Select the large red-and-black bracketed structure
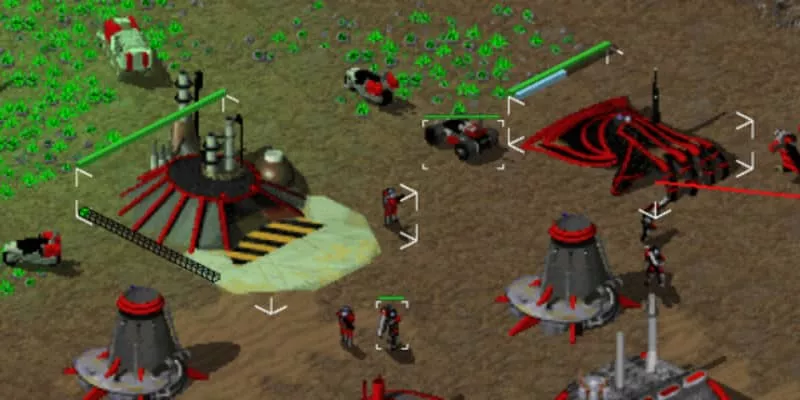 point(630,150)
